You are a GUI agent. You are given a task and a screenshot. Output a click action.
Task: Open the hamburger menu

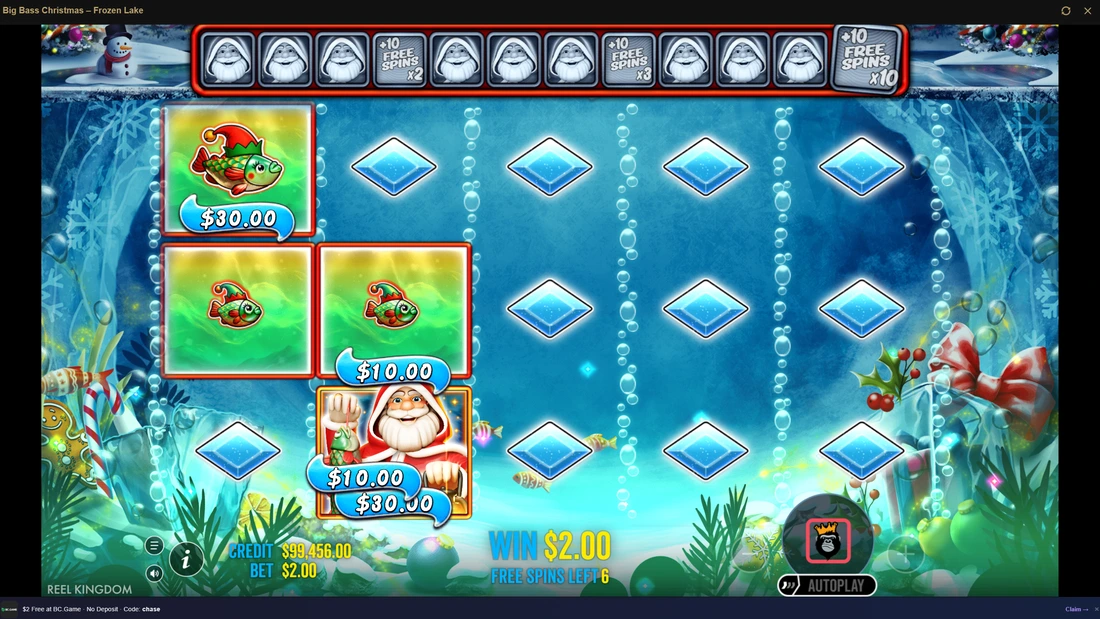coord(154,545)
